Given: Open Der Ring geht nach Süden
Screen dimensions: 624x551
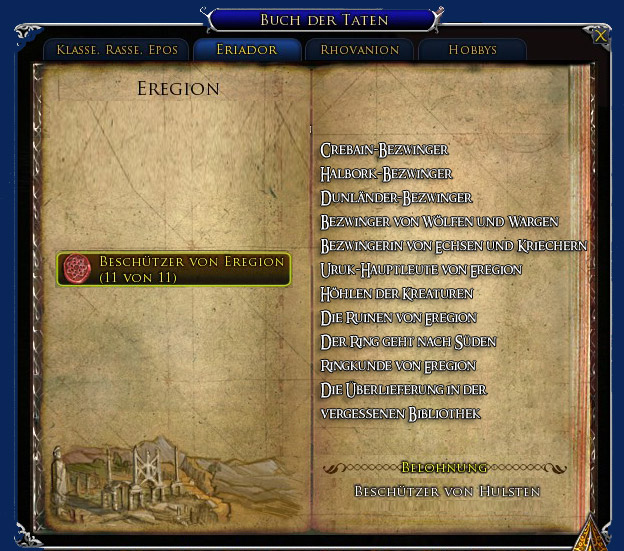Looking at the screenshot, I should [x=408, y=342].
